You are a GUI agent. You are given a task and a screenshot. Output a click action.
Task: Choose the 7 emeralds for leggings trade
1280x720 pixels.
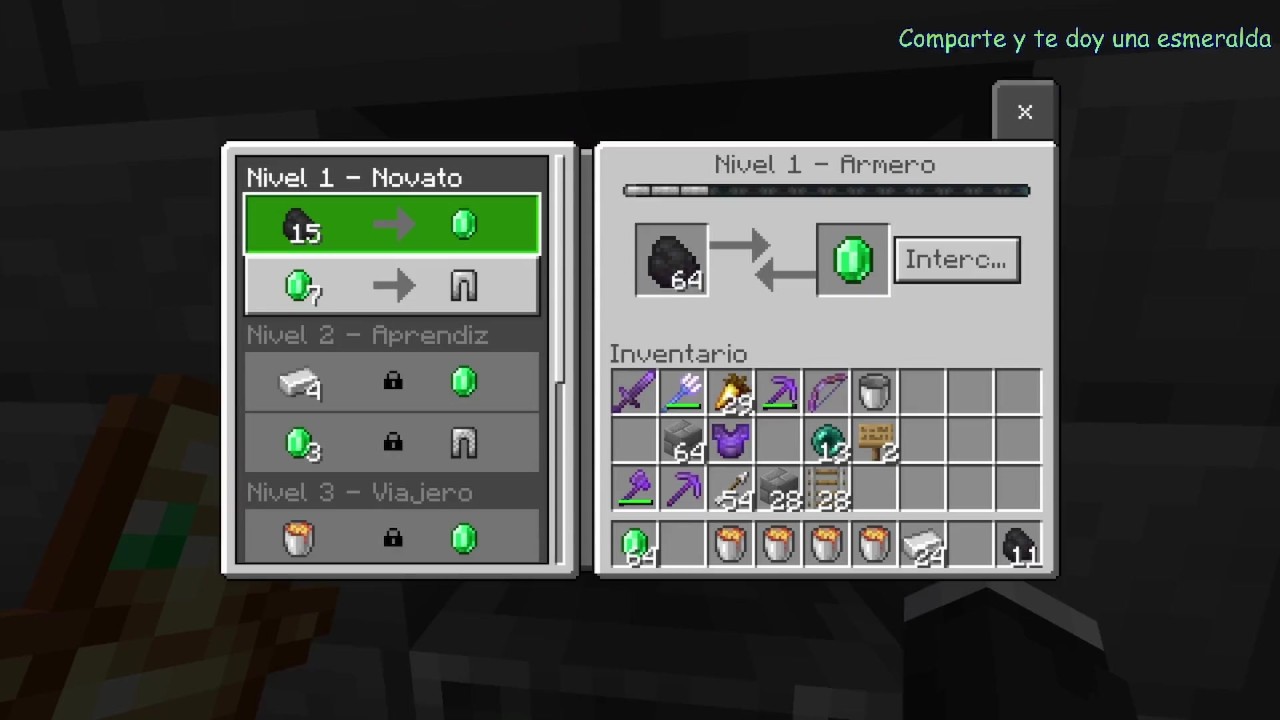[392, 287]
